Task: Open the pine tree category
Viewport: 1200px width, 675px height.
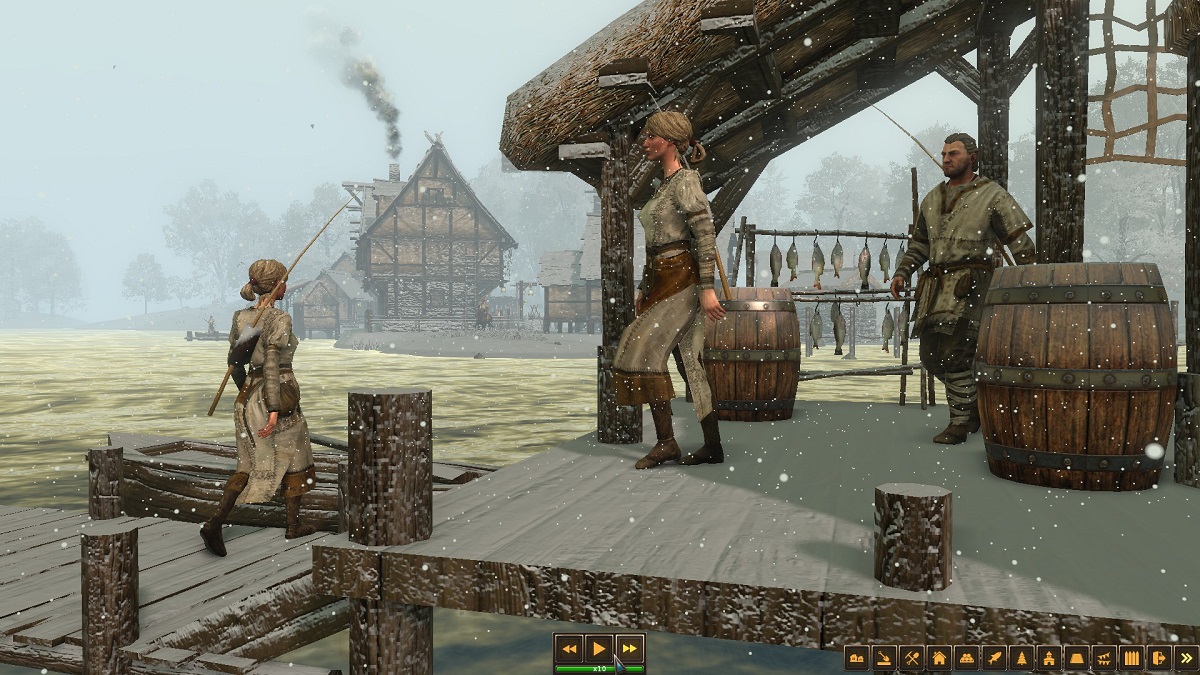Action: (x=1021, y=657)
